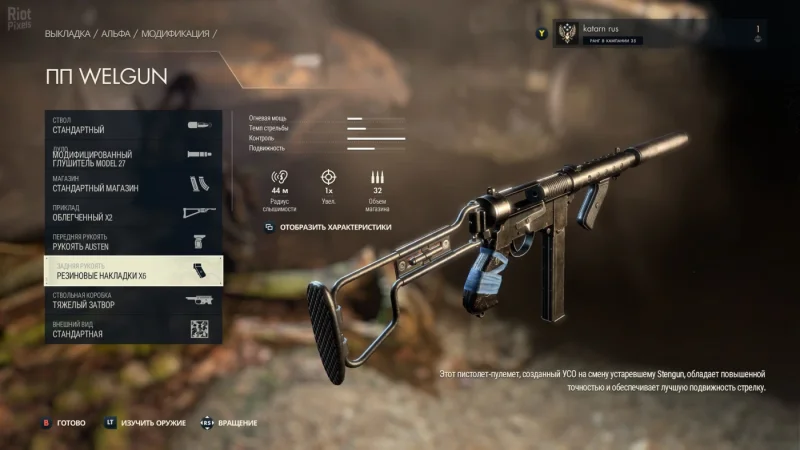Go back to Выкладка in the breadcrumb
Image resolution: width=800 pixels, height=450 pixels.
click(68, 34)
